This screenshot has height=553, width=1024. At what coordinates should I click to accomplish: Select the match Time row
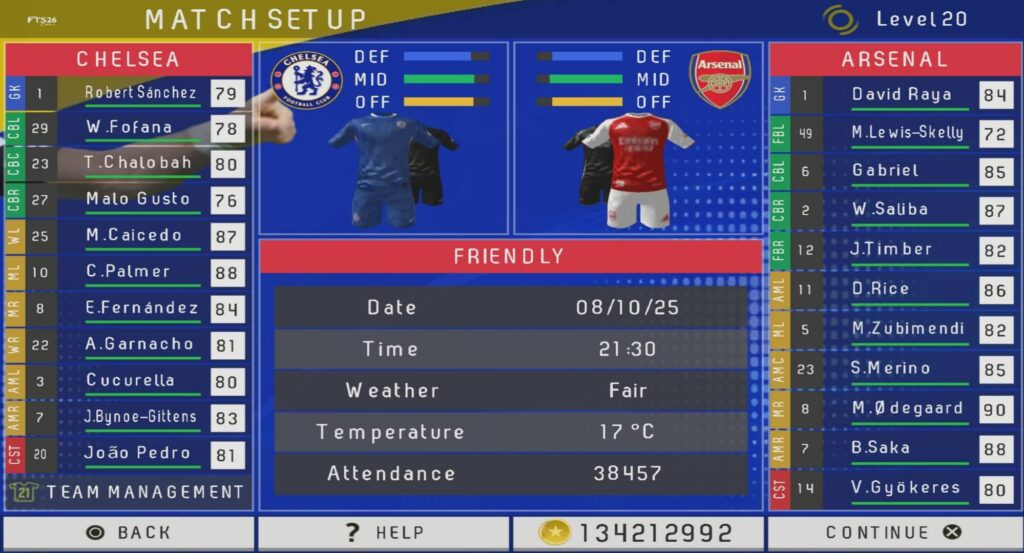(510, 349)
